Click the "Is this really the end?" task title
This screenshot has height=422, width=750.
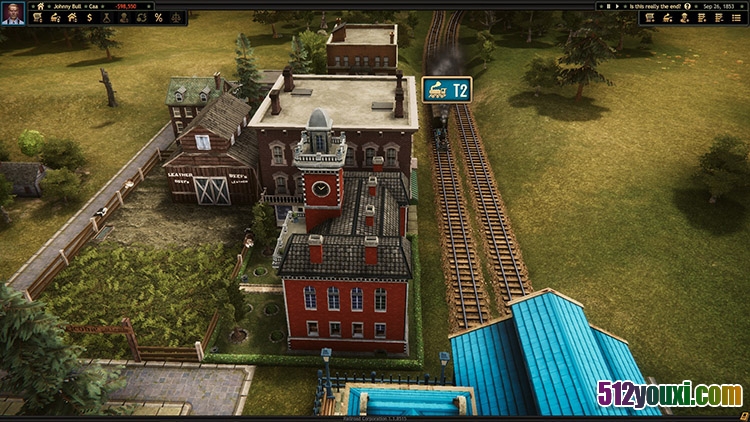655,6
